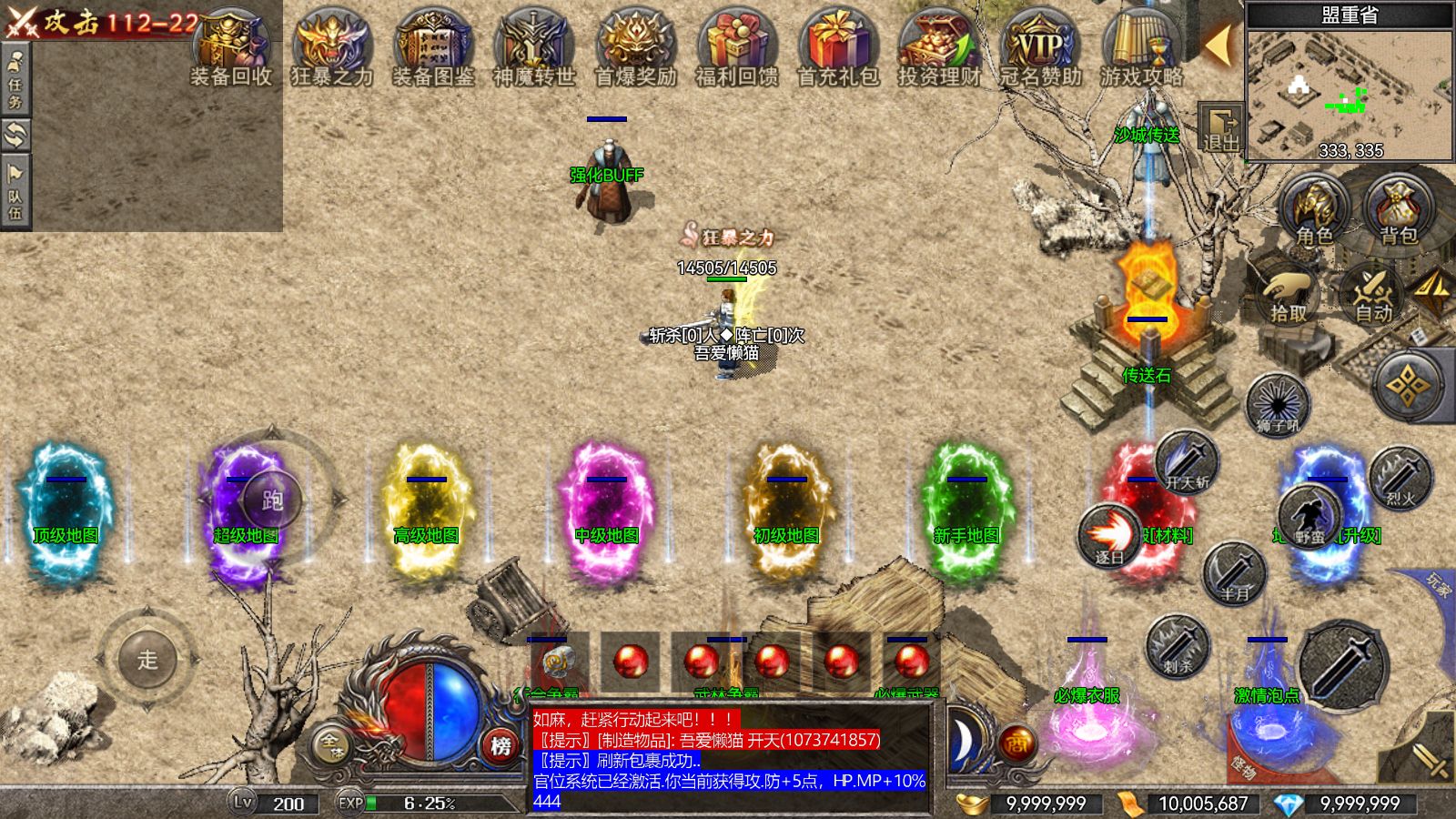1456x819 pixels.
Task: Collapse the top menu with the yellow arrow
Action: tap(1218, 44)
